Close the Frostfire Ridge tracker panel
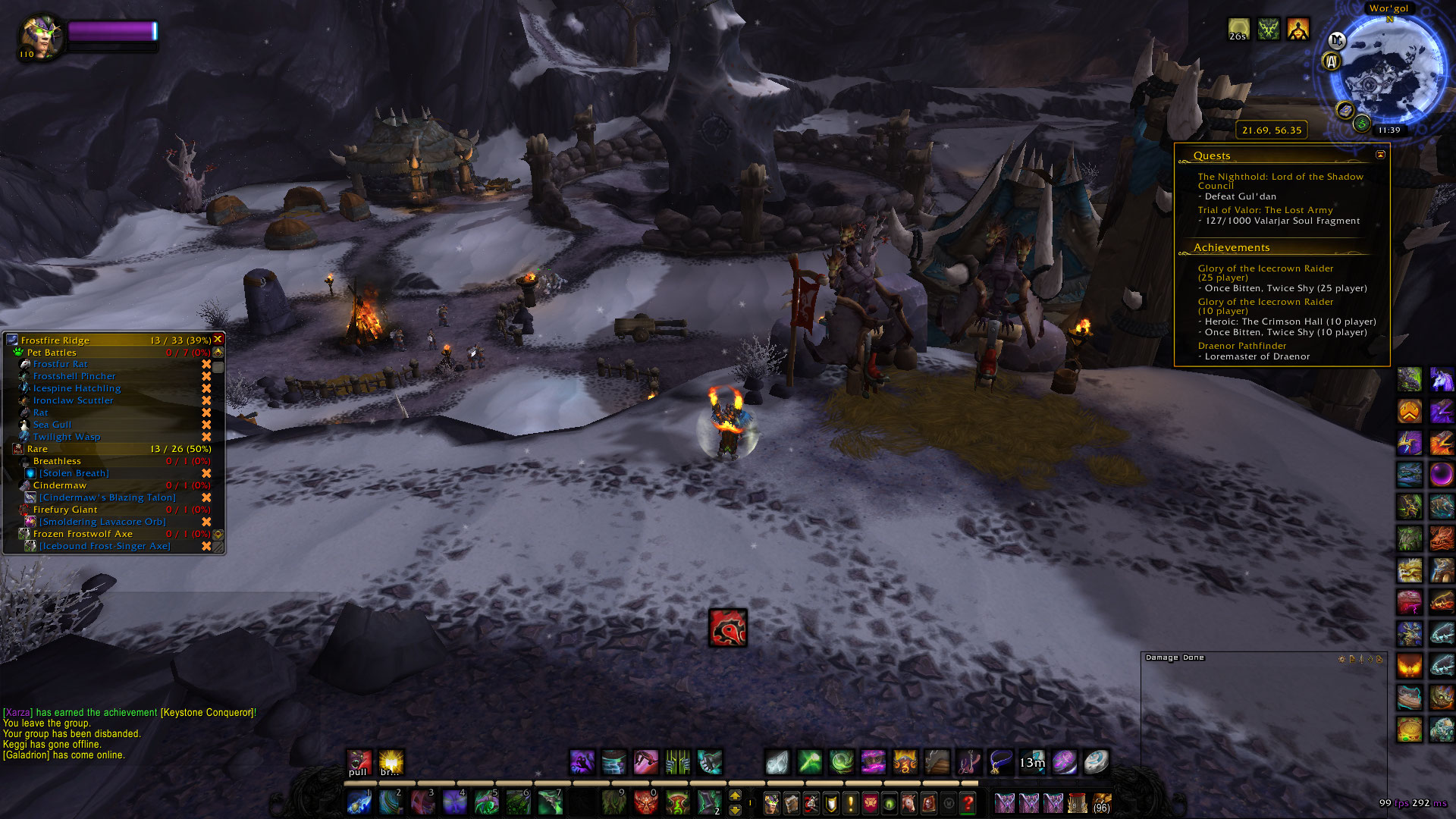Viewport: 1456px width, 819px height. pyautogui.click(x=218, y=340)
